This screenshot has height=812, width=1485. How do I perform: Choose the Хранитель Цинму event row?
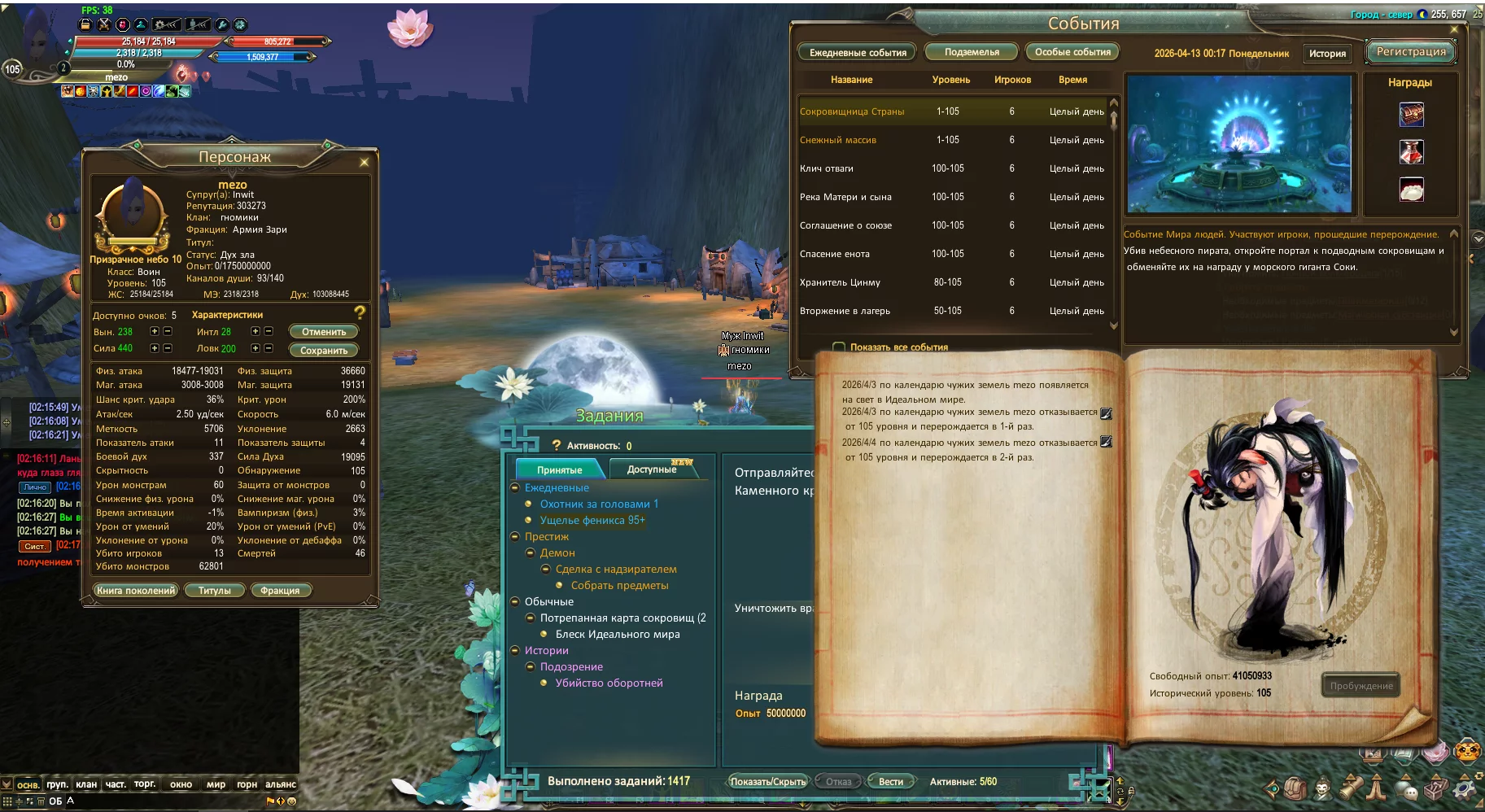click(840, 282)
